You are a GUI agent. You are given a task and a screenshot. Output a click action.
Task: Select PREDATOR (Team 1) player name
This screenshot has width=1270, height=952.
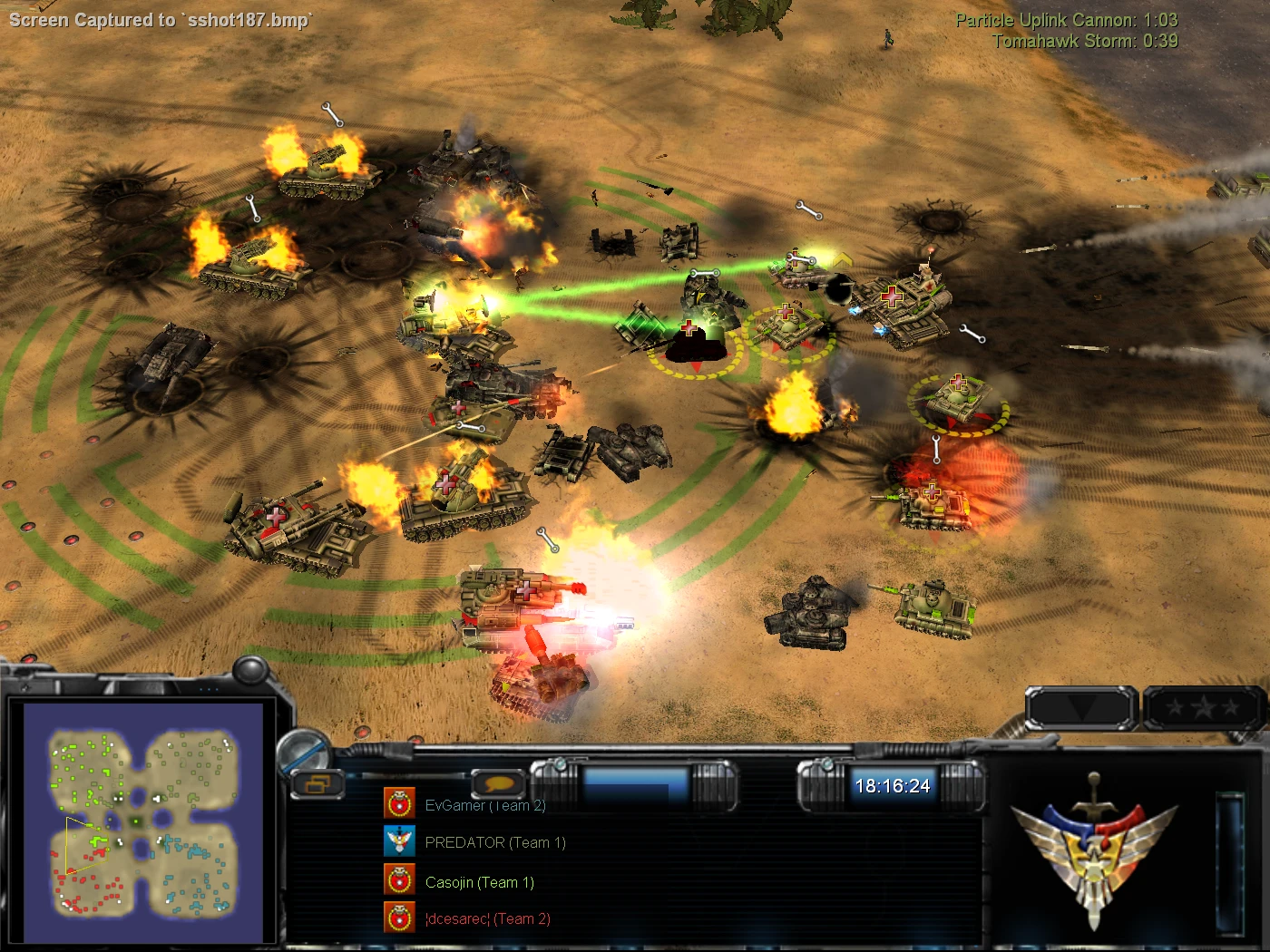click(x=494, y=841)
